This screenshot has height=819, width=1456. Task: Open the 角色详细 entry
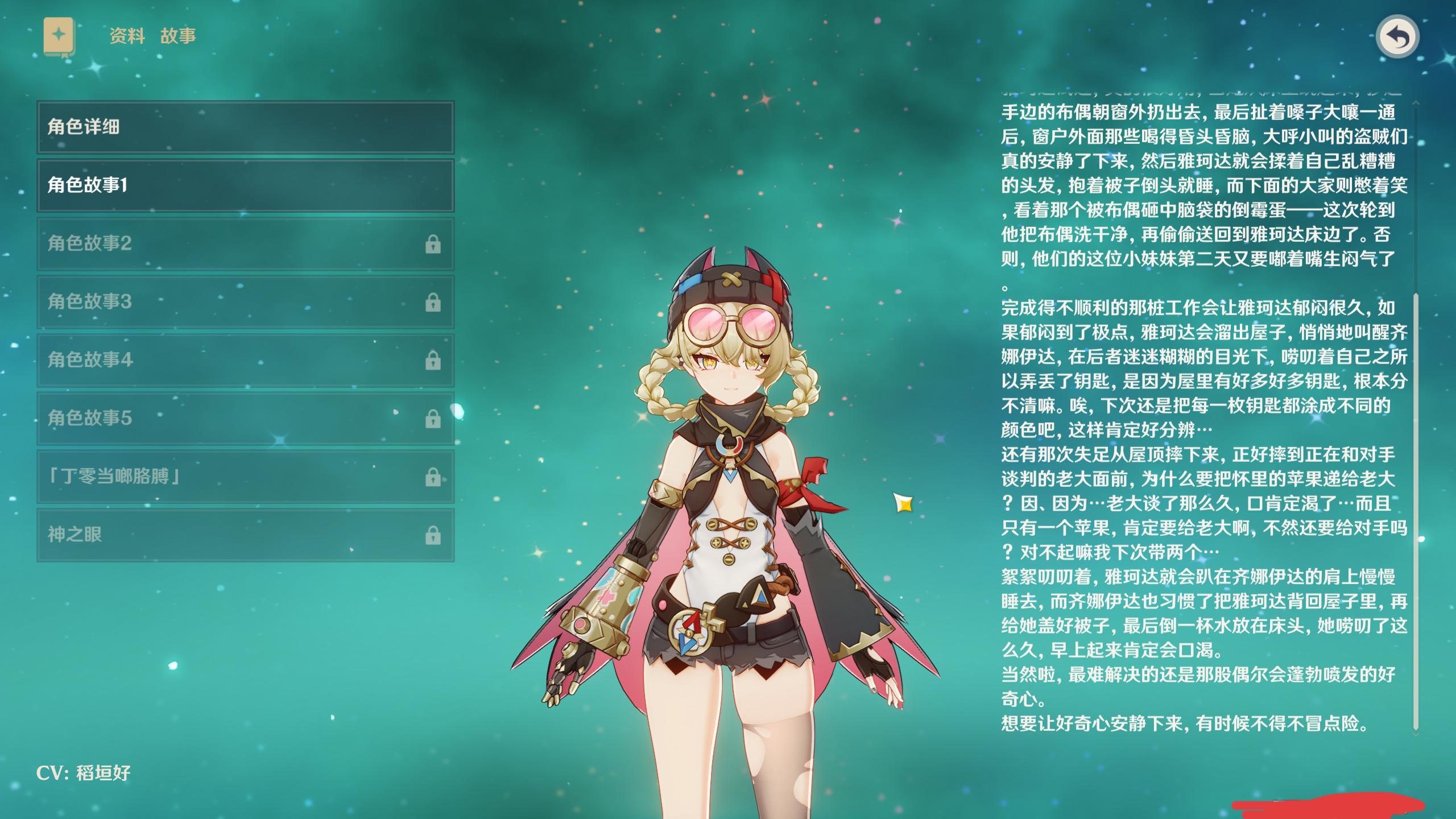coord(245,127)
